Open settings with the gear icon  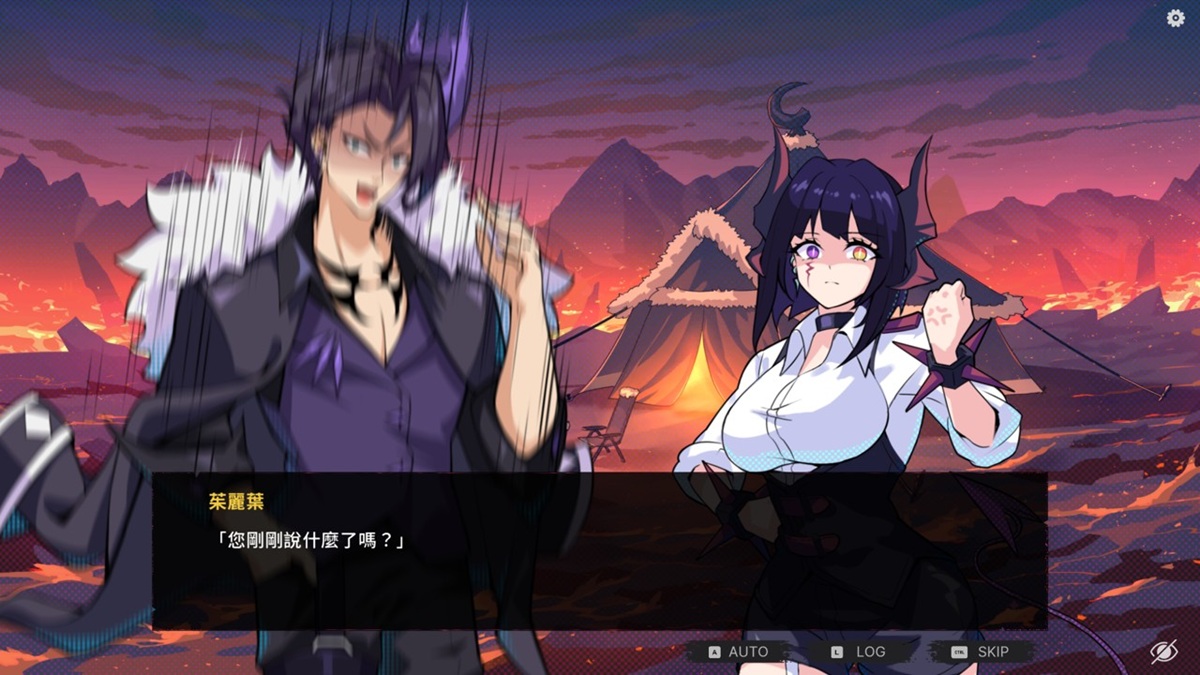1176,18
